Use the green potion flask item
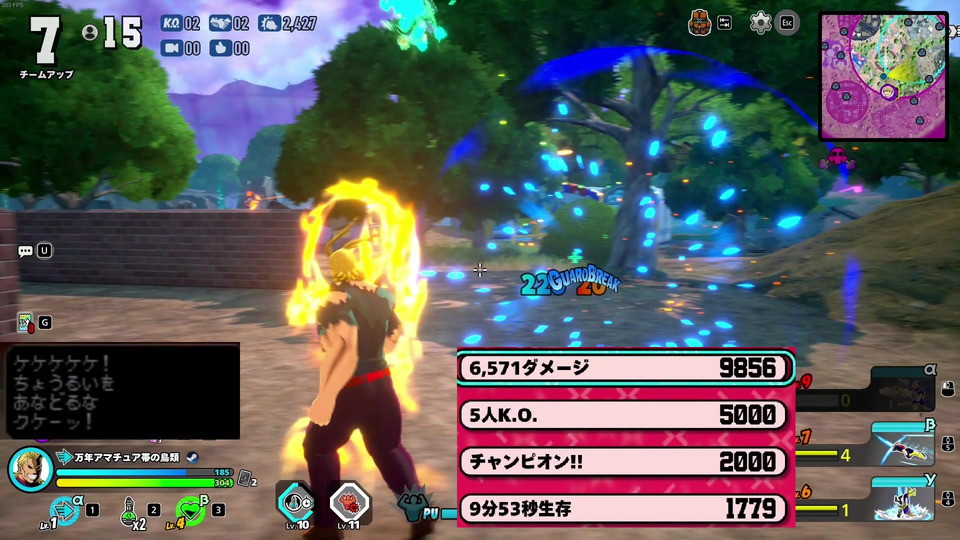The width and height of the screenshot is (960, 540). tap(127, 510)
